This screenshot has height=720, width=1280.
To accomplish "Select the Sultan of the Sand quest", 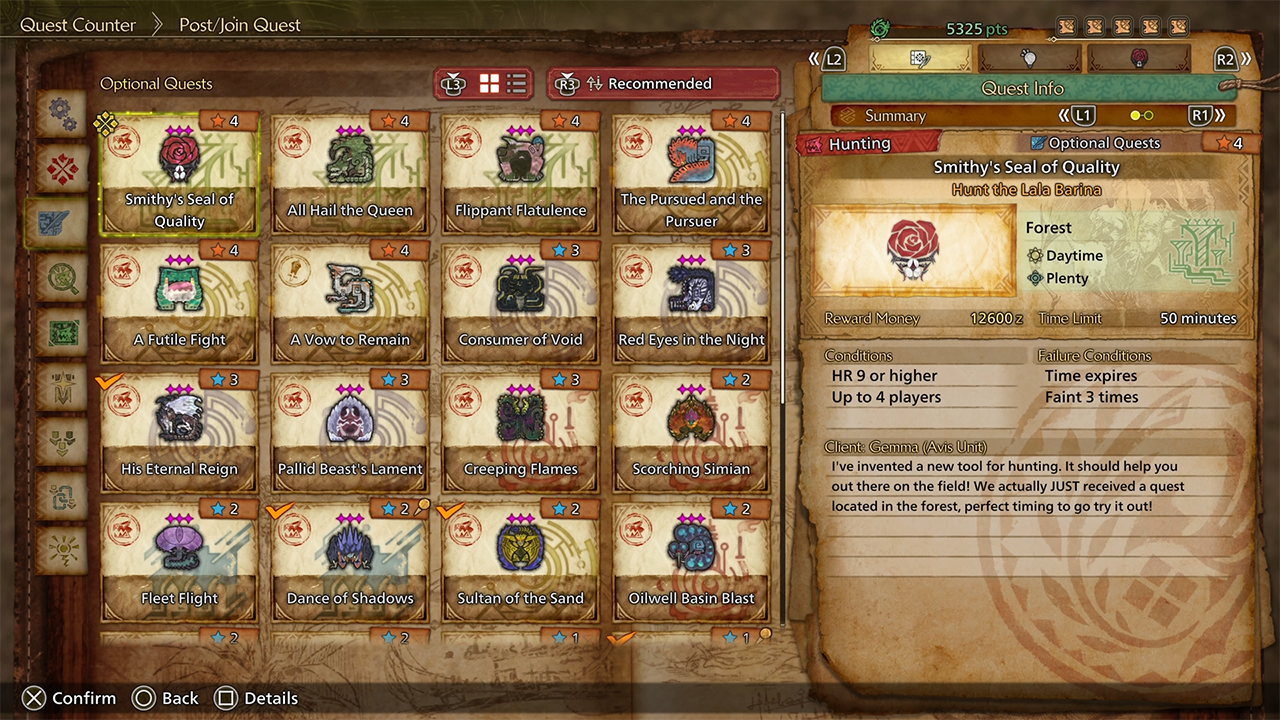I will point(521,562).
